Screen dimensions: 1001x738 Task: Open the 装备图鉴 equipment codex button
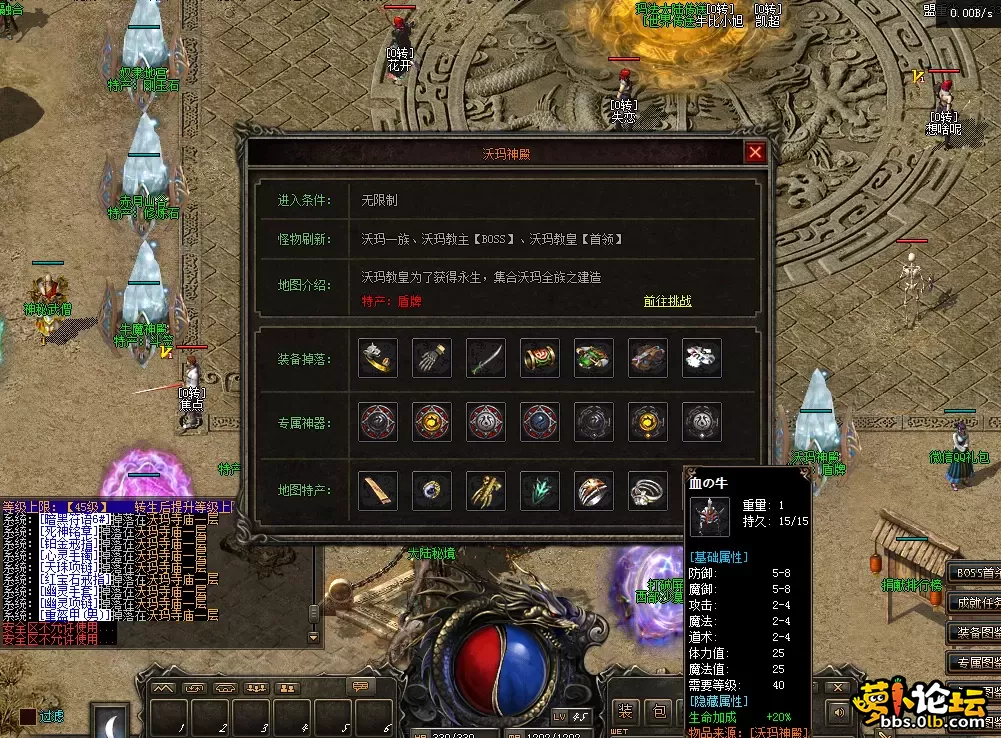(x=975, y=633)
